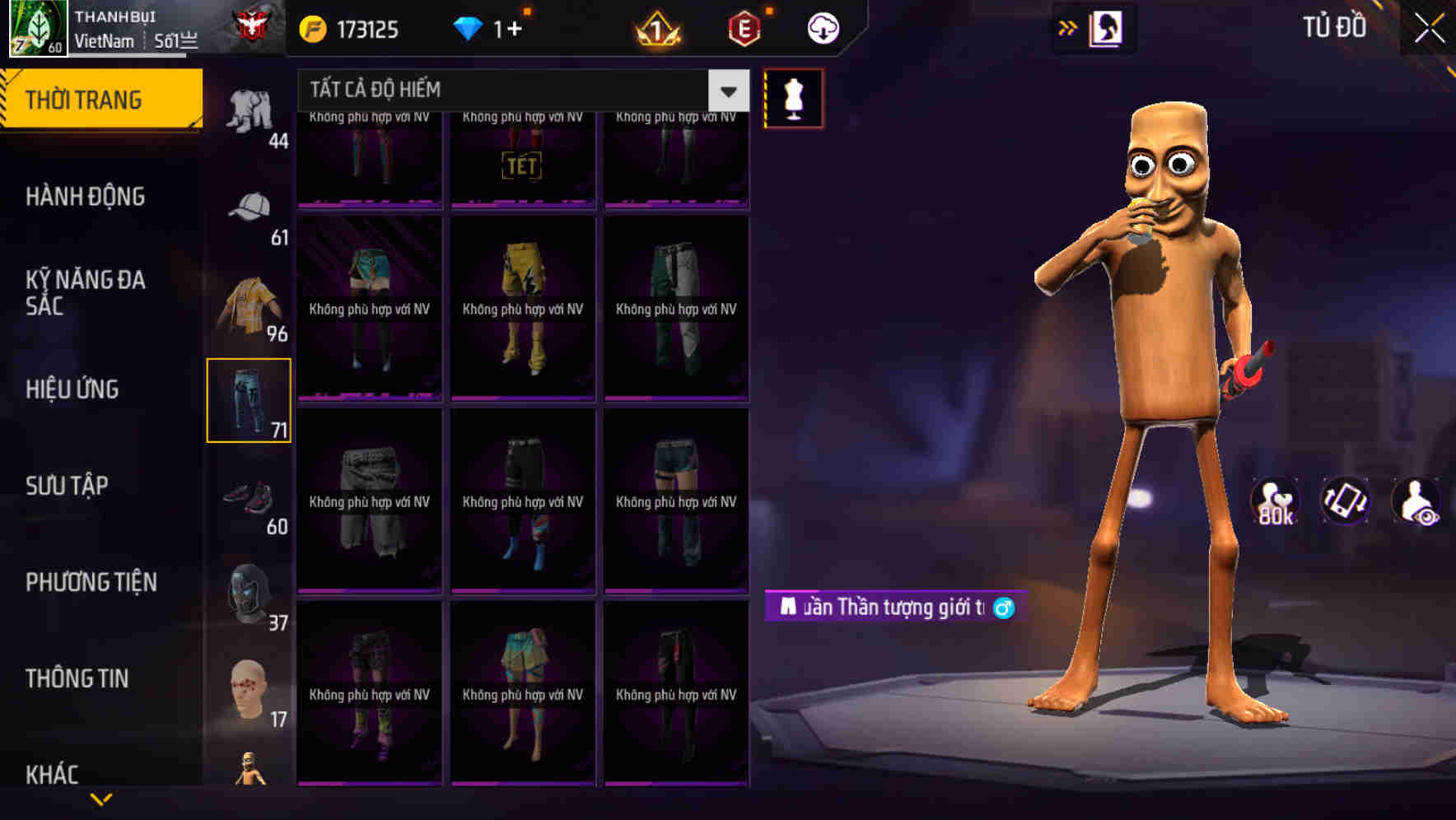Screen dimensions: 1456x820
Task: Expand the sidebar with the bottom chevron arrow
Action: click(x=100, y=799)
